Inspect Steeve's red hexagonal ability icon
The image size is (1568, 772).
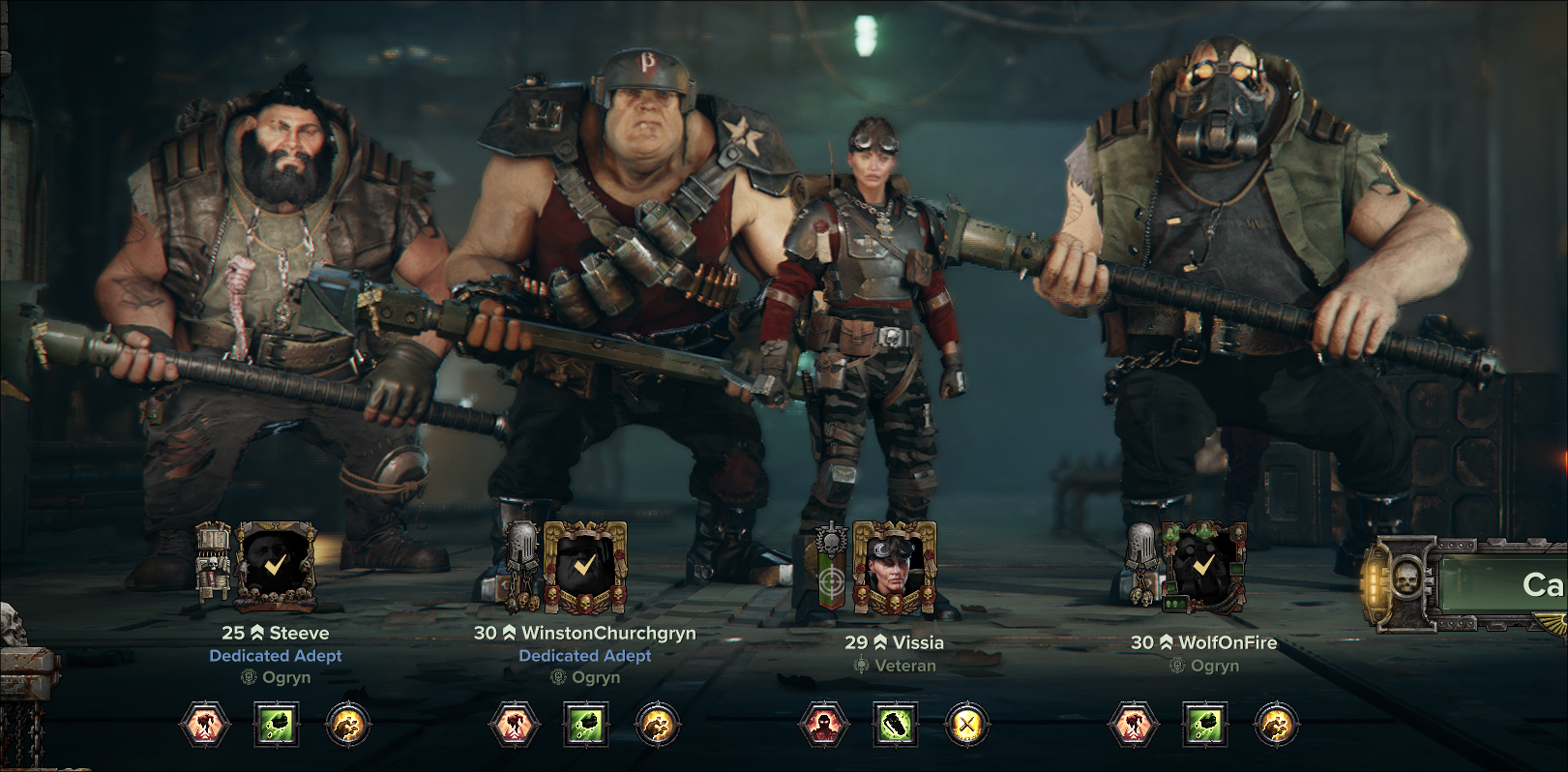point(205,725)
